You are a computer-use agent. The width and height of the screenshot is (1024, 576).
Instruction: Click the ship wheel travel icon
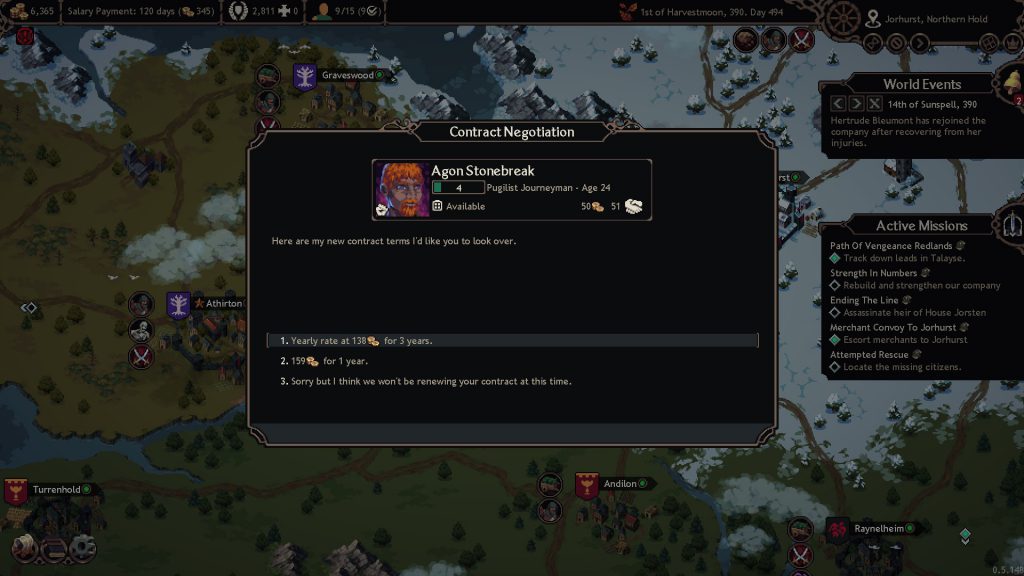pos(845,18)
